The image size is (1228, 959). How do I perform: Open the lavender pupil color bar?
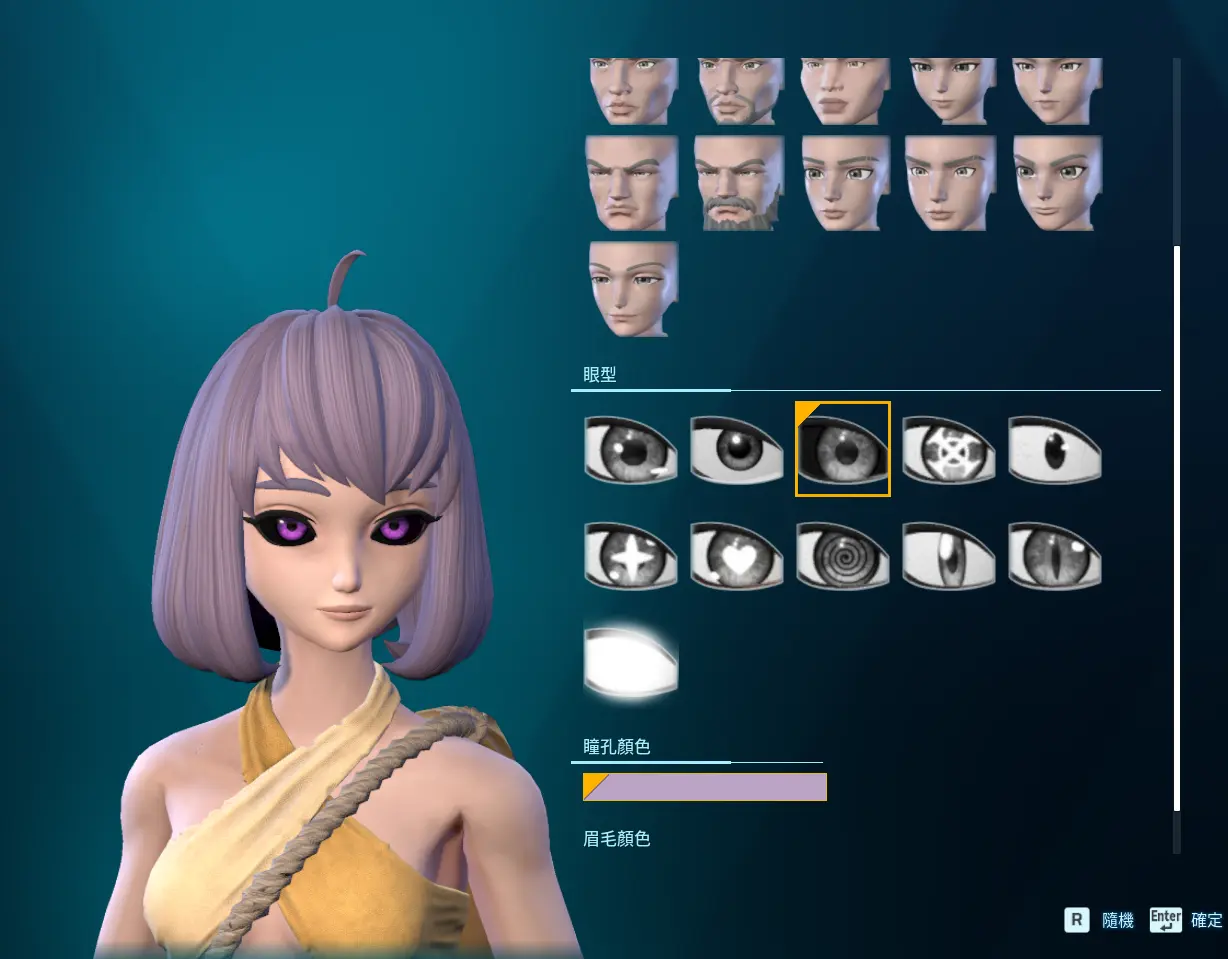(705, 787)
